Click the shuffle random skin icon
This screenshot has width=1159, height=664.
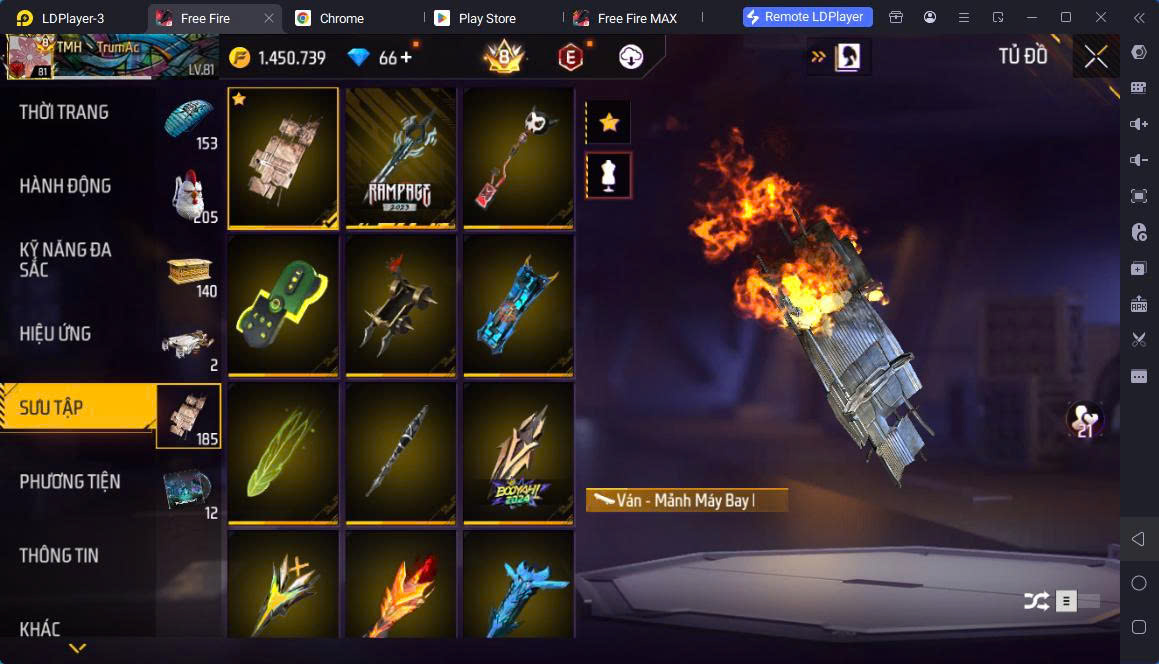(x=1036, y=601)
